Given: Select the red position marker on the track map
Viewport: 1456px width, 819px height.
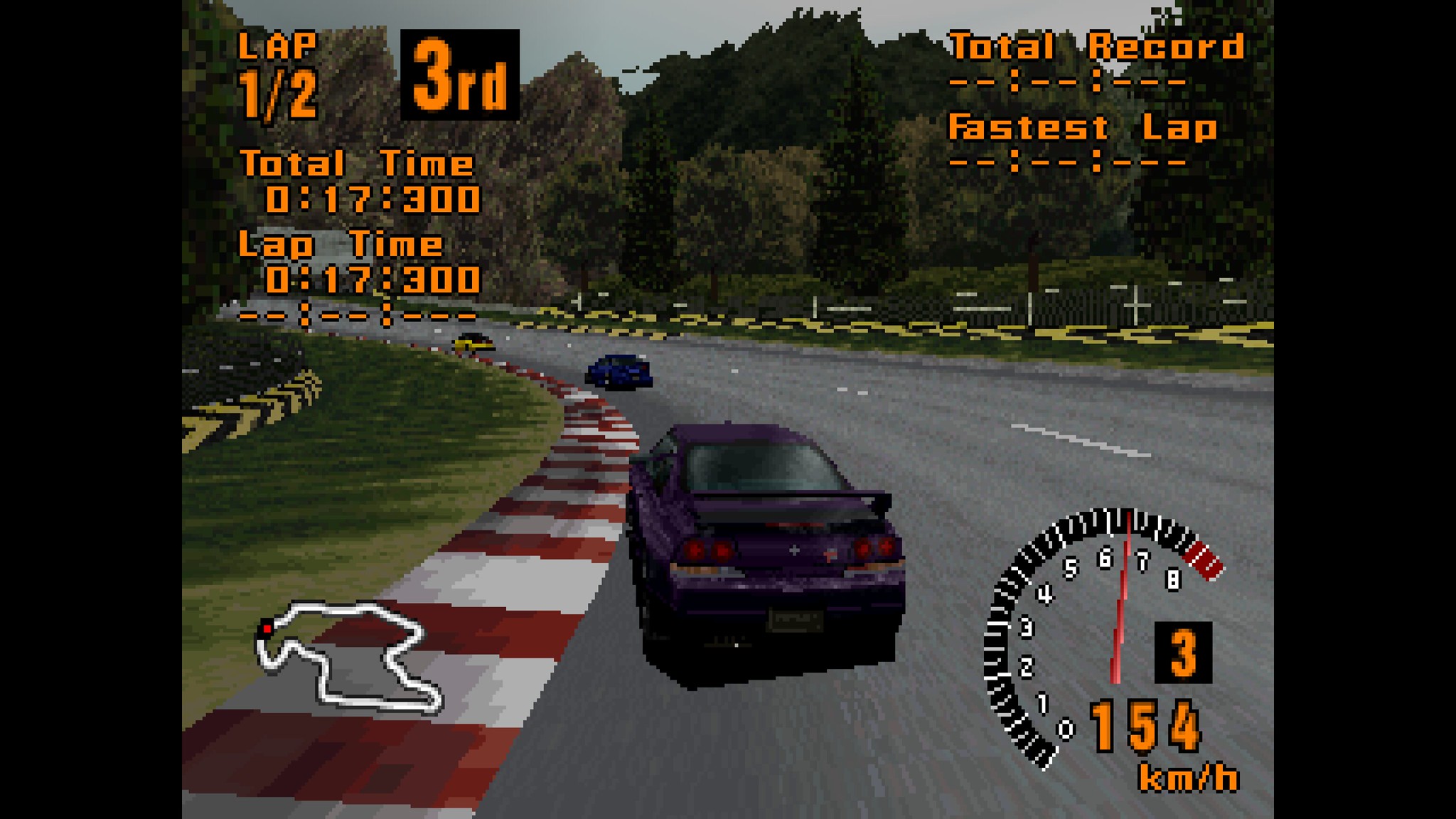Looking at the screenshot, I should 267,628.
